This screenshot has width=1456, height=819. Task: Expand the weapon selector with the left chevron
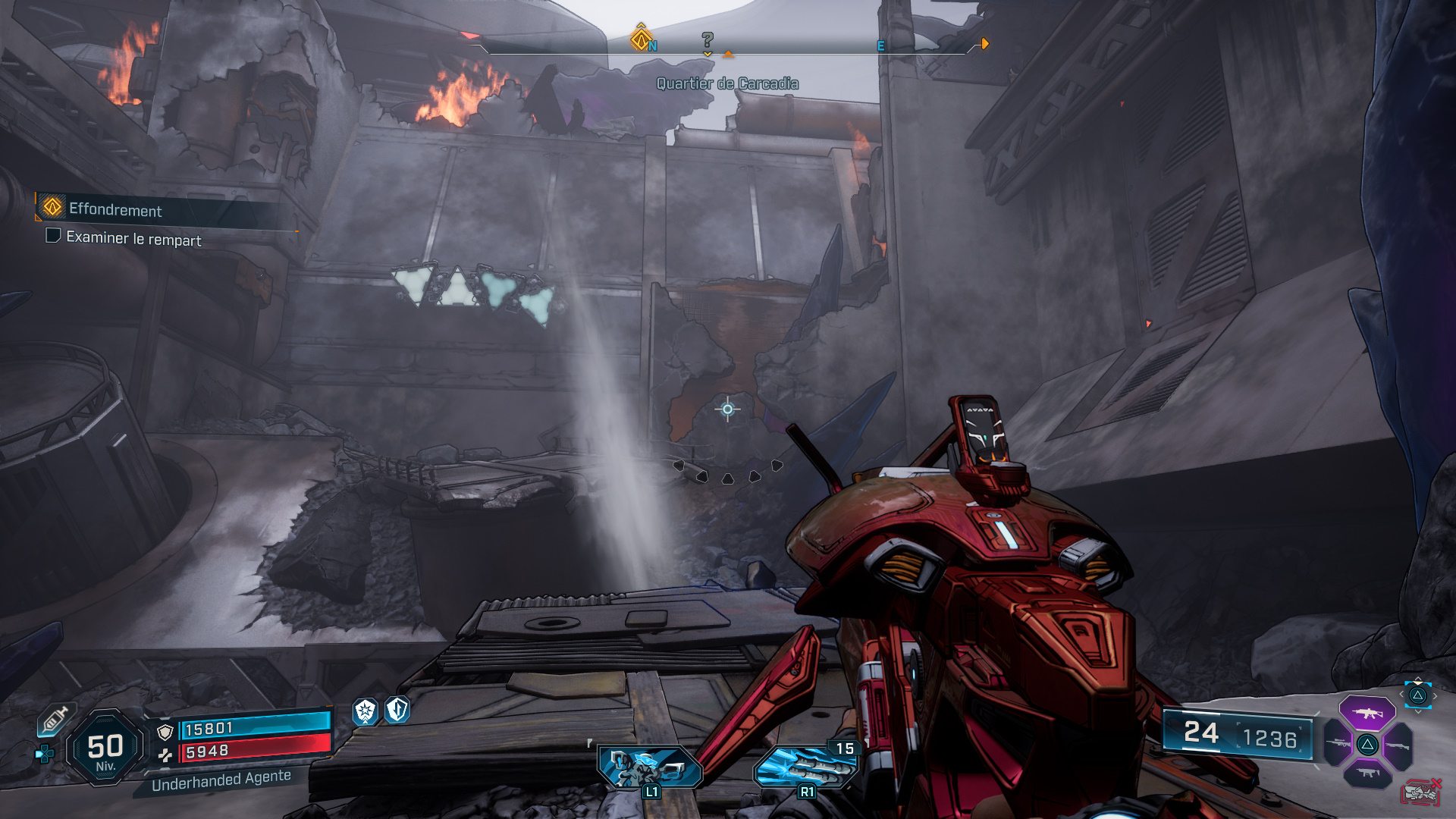[x=1401, y=694]
